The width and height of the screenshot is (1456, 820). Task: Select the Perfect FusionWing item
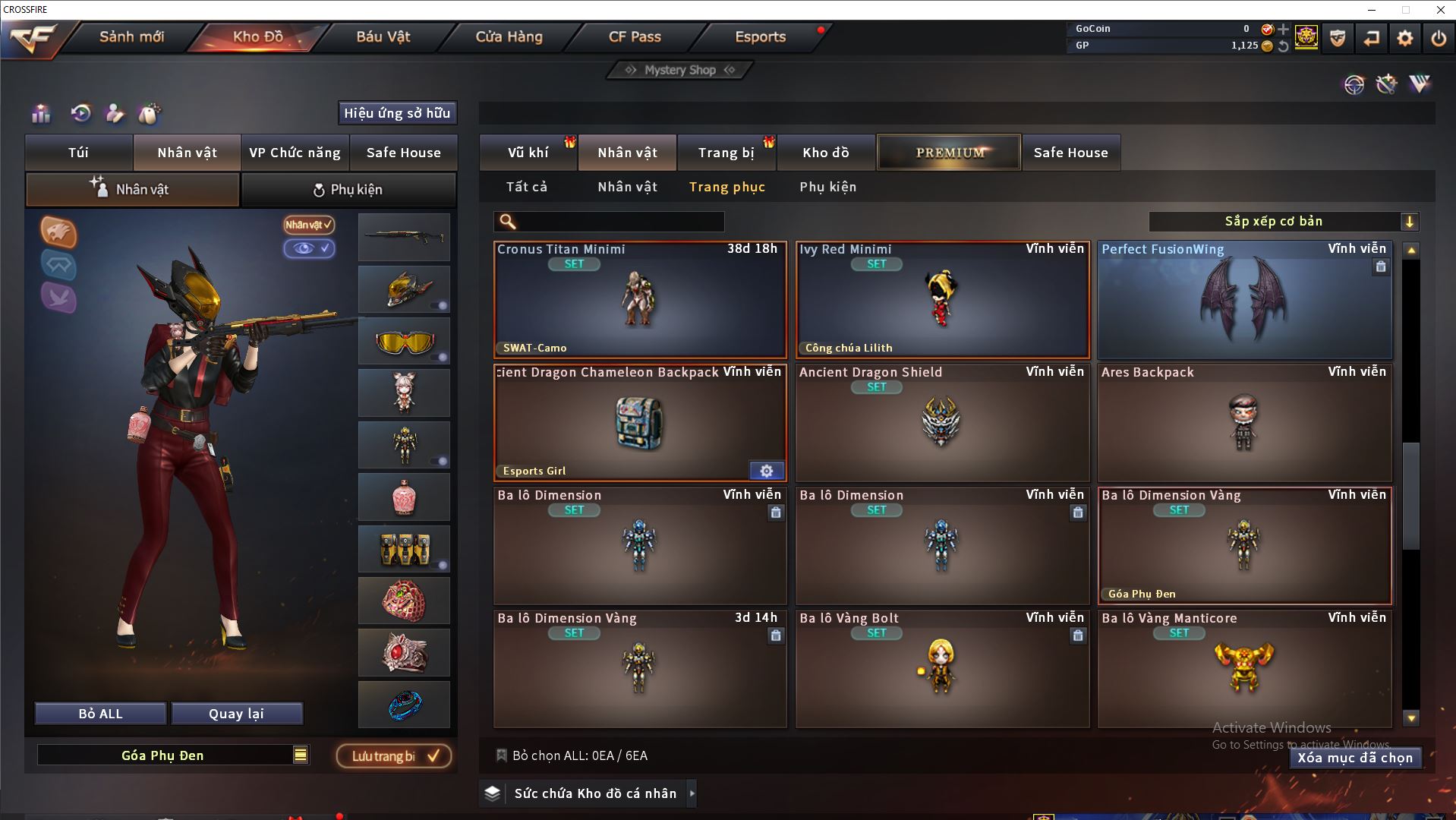(1244, 300)
